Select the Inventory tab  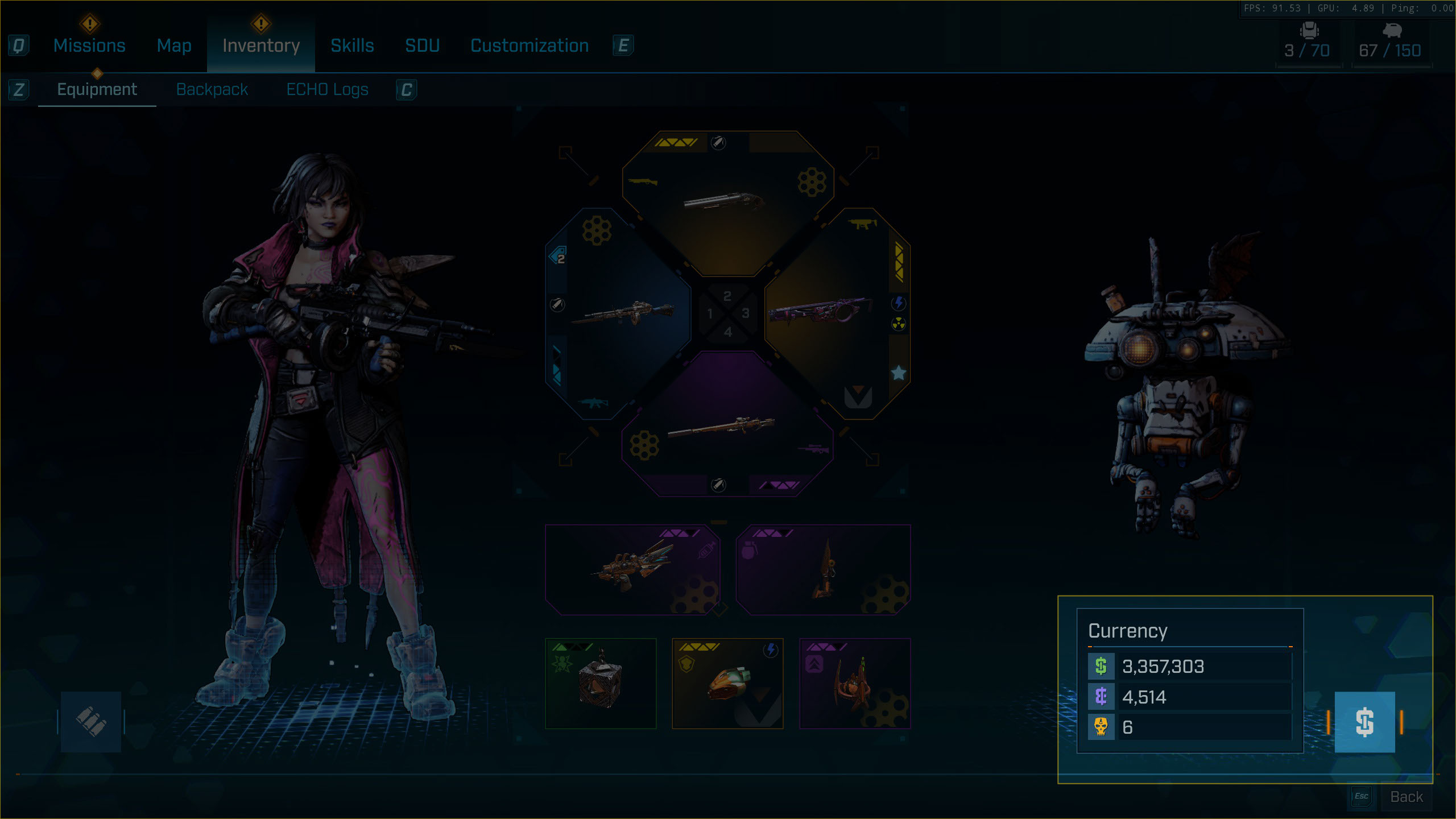point(261,45)
